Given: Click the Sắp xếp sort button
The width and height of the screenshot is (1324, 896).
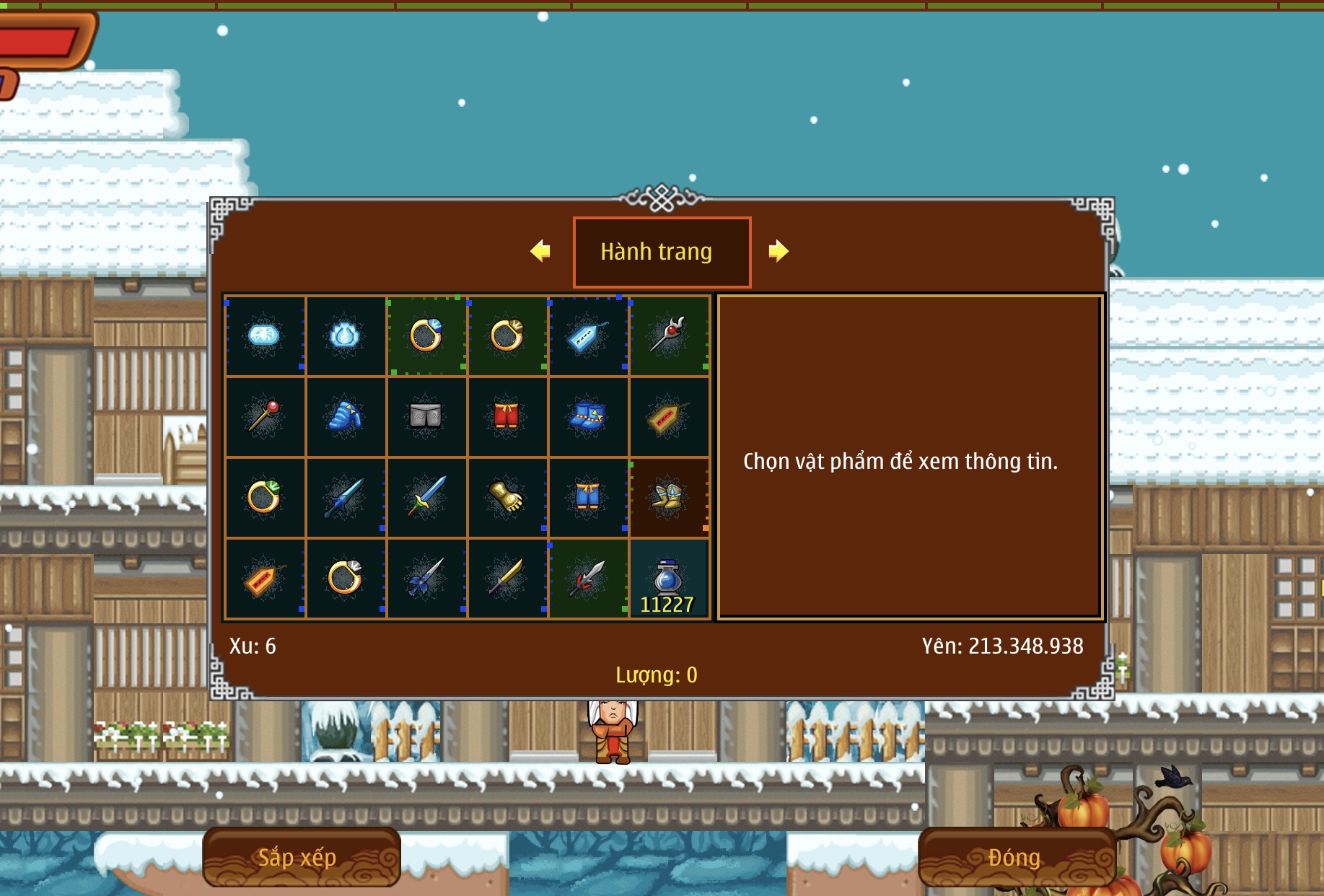Looking at the screenshot, I should (301, 857).
